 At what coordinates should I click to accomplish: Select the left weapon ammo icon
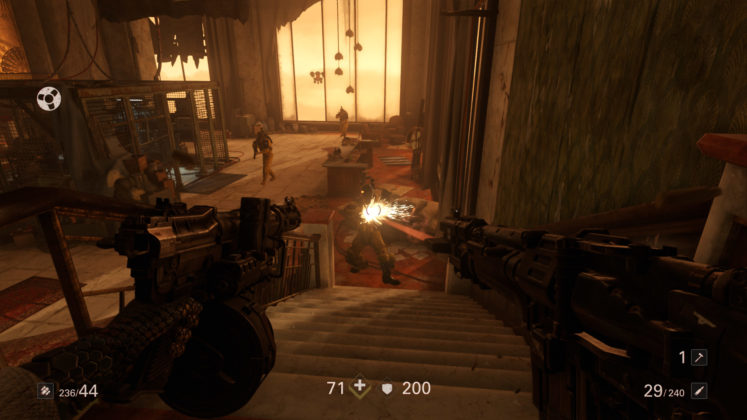[45, 391]
